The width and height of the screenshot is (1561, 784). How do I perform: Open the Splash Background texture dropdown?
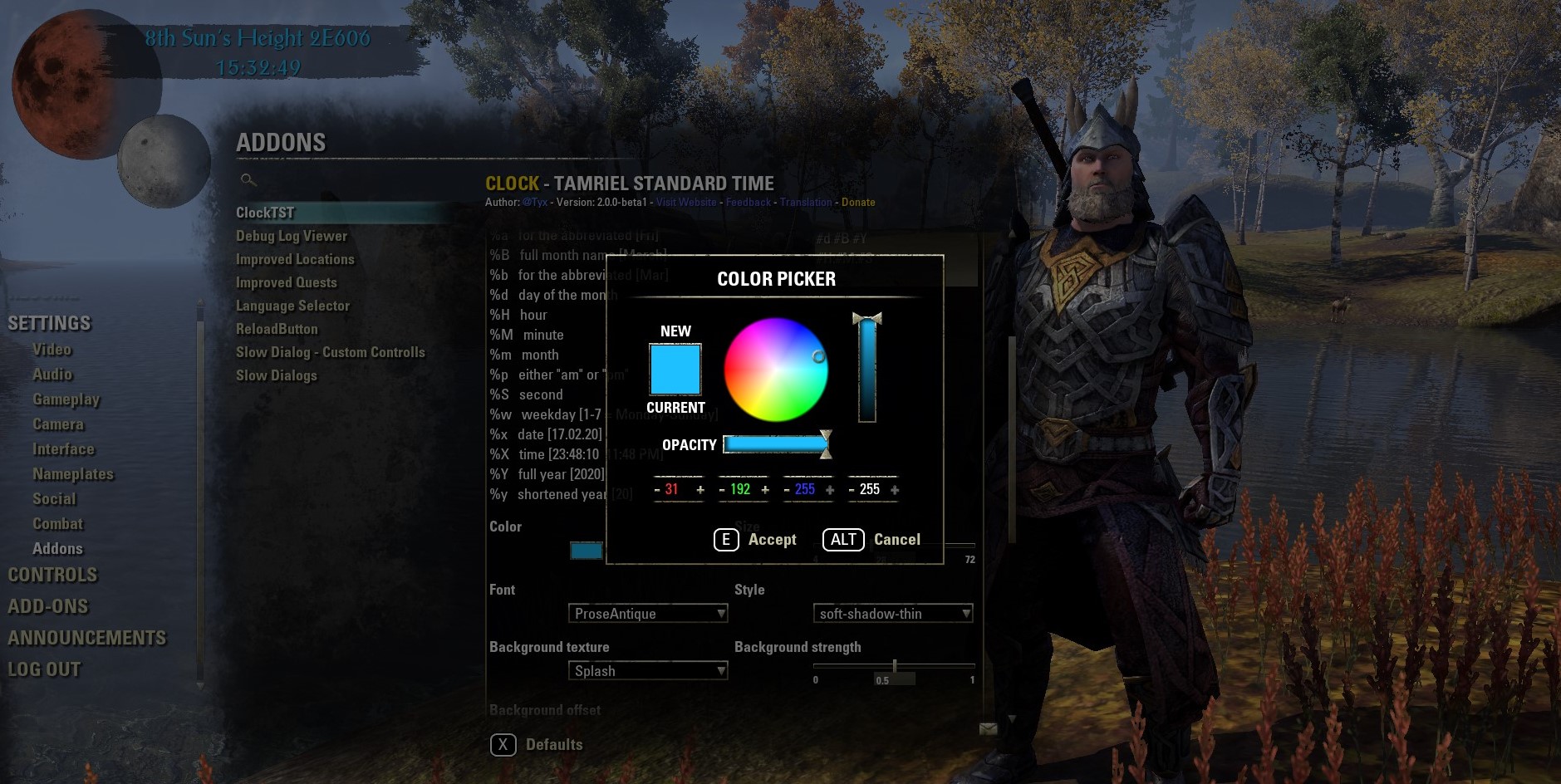click(x=648, y=670)
